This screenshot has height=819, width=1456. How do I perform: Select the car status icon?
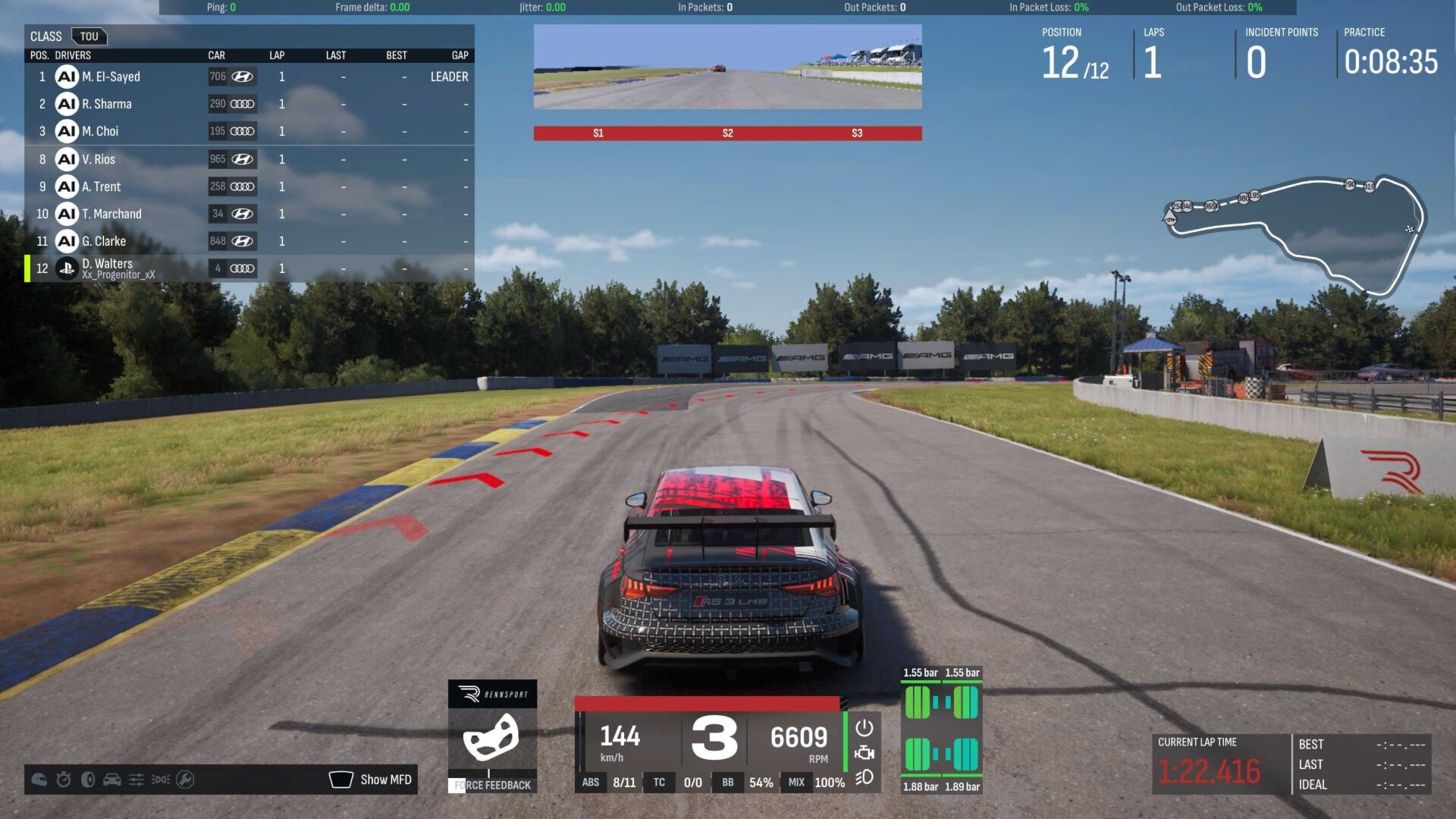tap(111, 780)
